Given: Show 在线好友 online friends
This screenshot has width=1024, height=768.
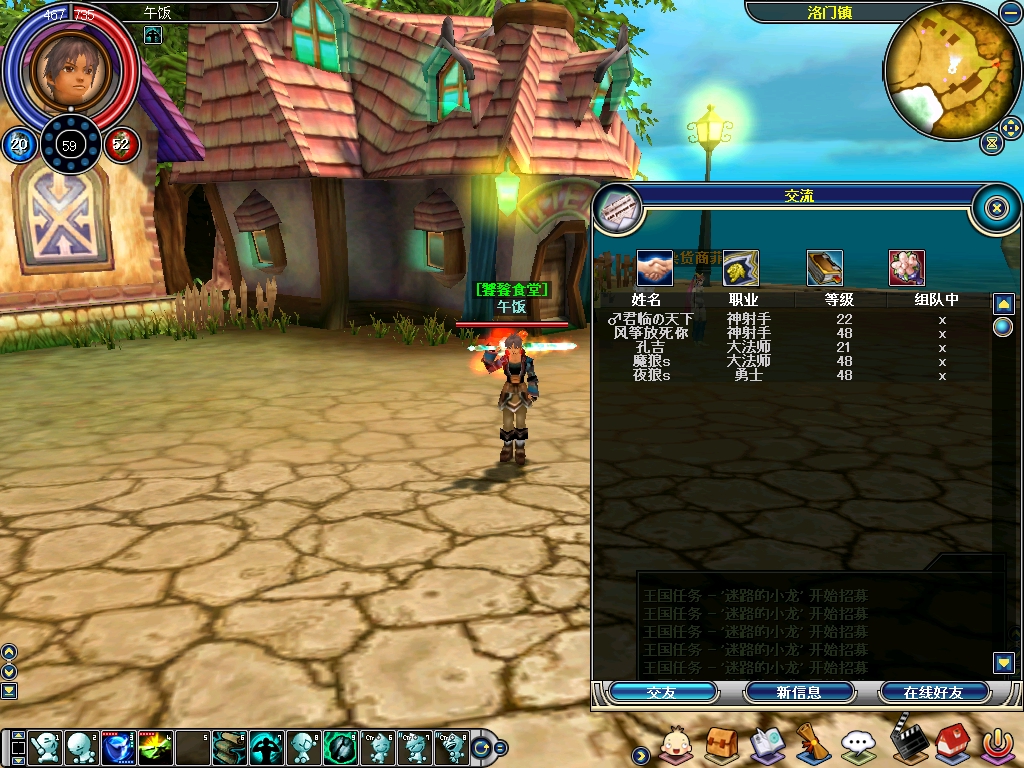Looking at the screenshot, I should pyautogui.click(x=933, y=692).
